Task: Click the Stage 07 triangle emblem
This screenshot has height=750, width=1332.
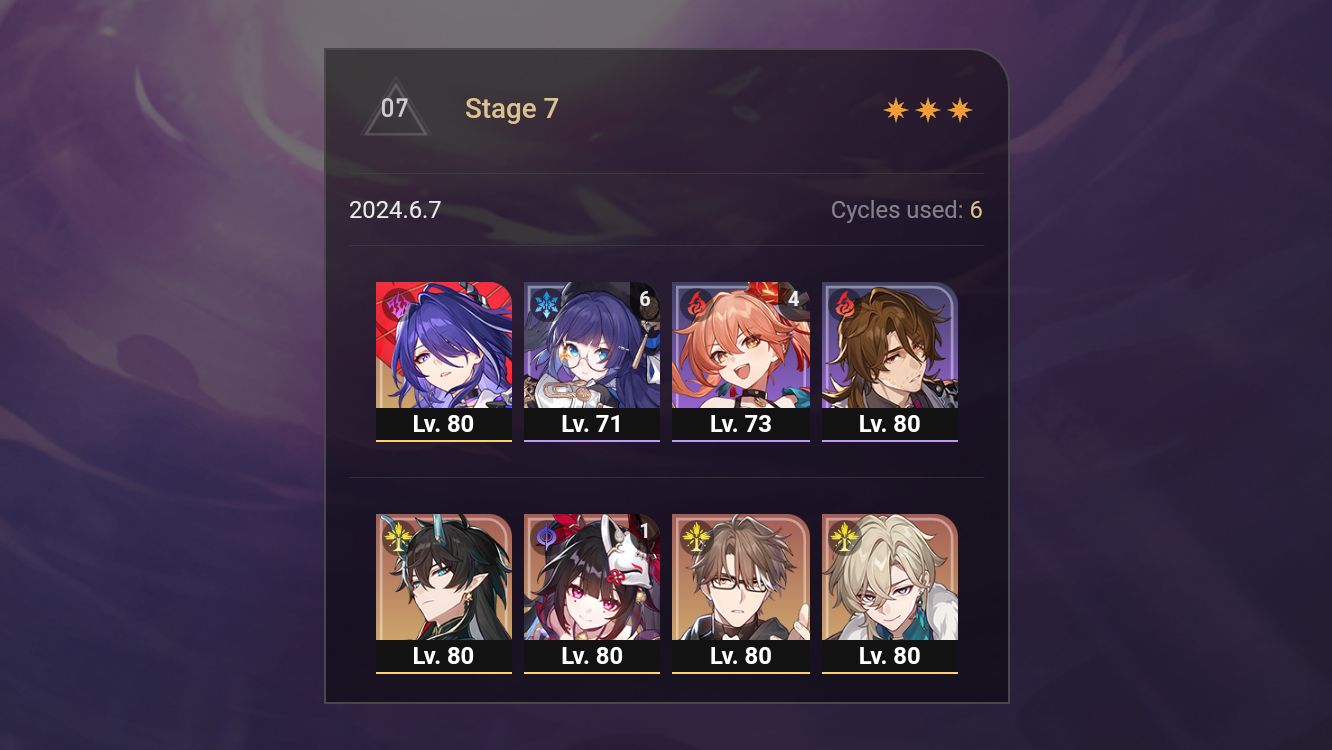Action: pos(396,108)
